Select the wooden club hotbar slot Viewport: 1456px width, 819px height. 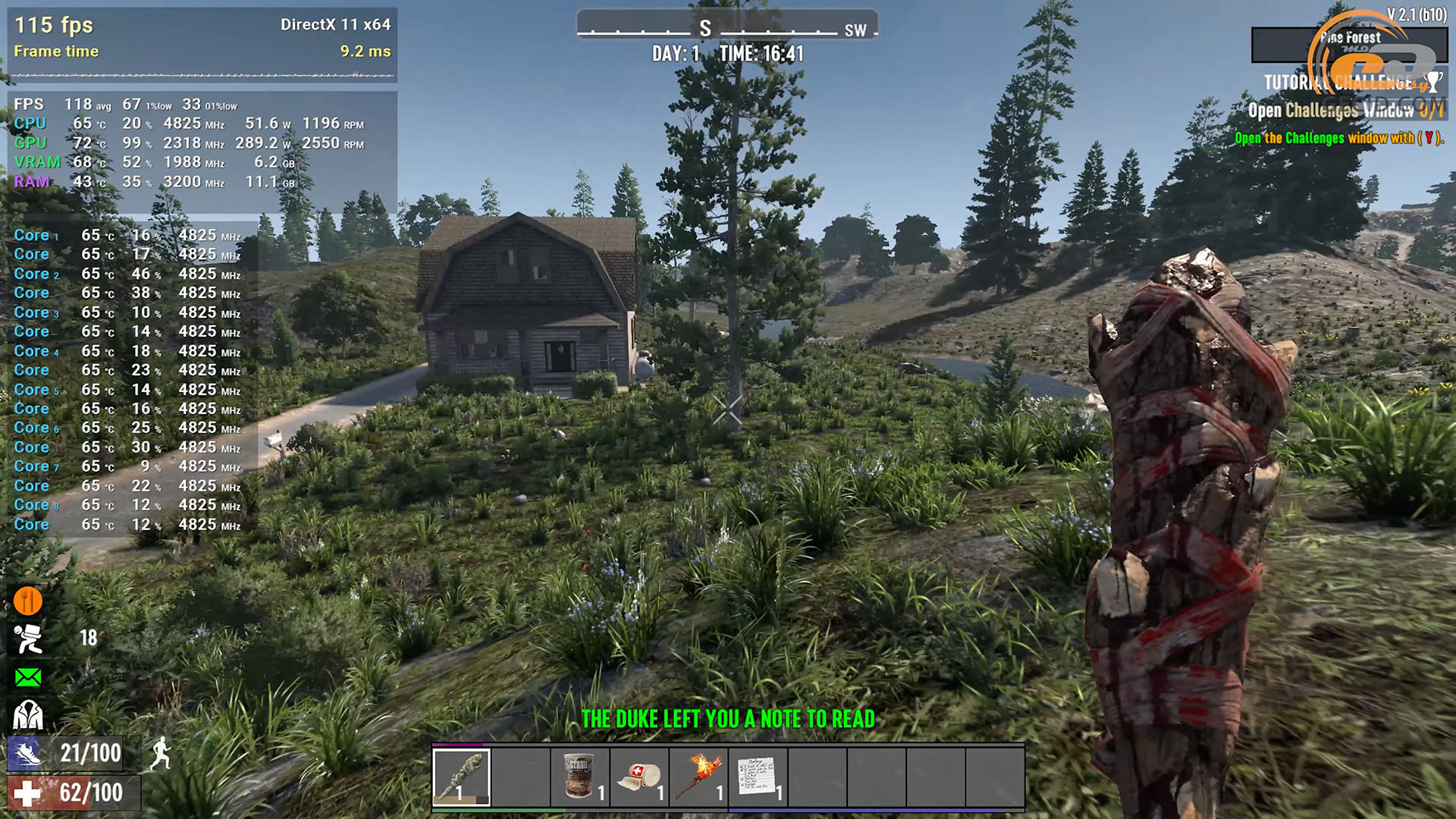[x=461, y=777]
